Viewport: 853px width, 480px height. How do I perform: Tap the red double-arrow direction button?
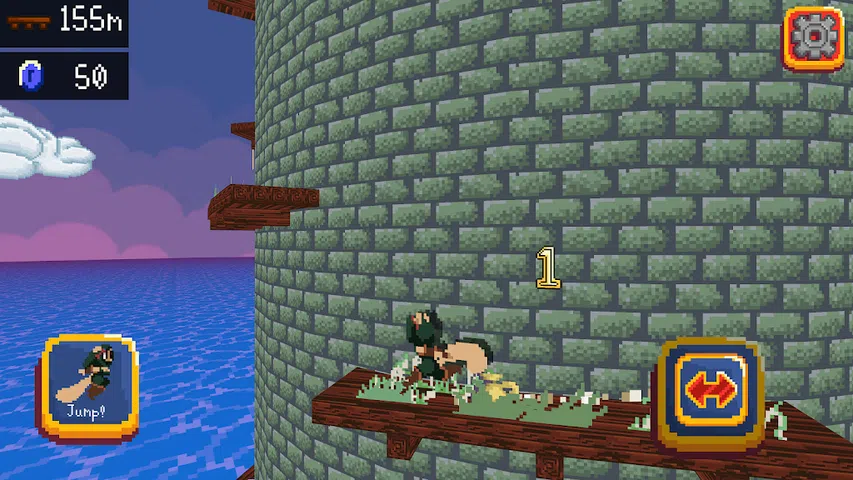point(710,391)
